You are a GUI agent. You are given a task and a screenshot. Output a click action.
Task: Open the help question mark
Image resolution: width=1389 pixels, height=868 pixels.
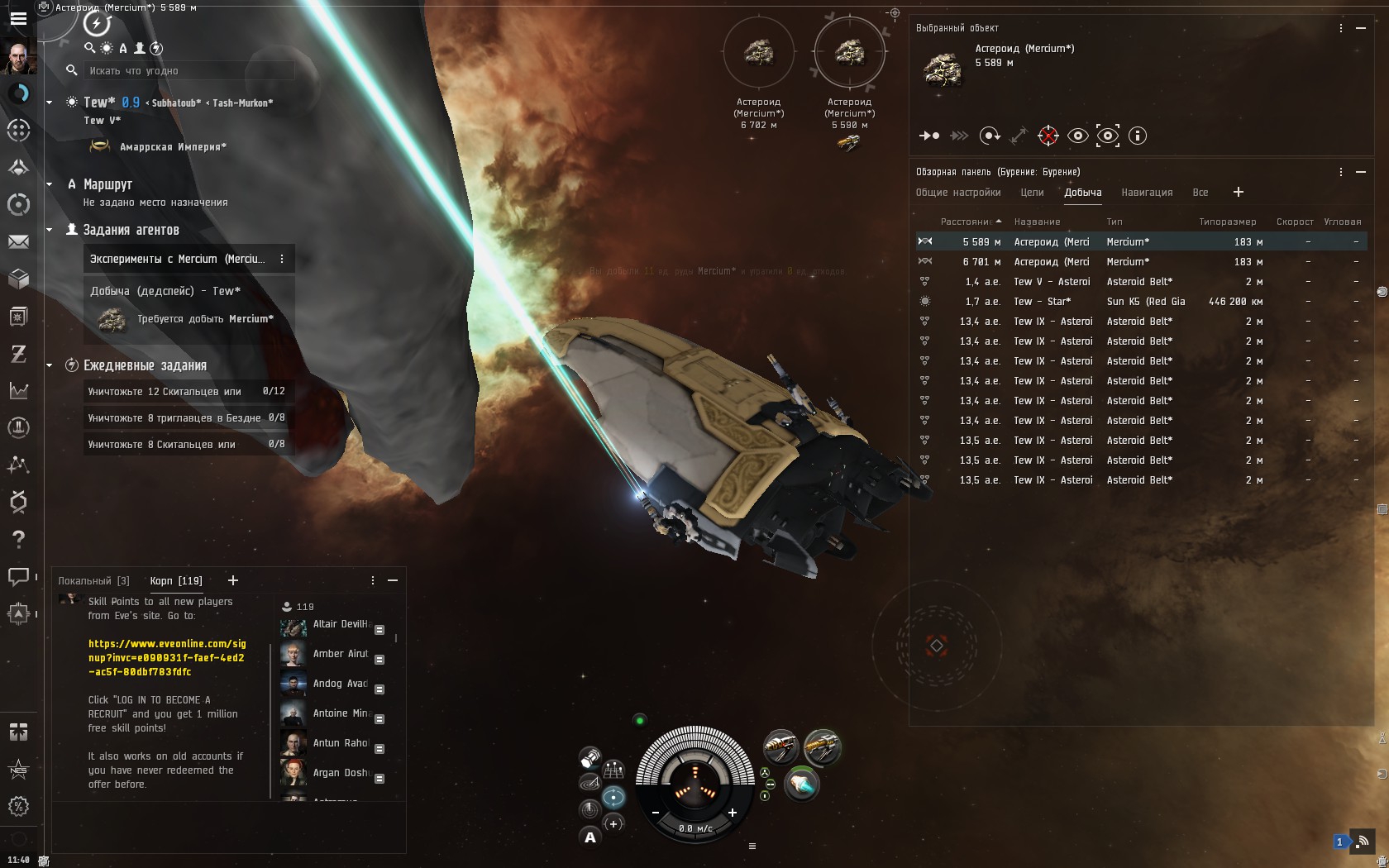18,539
